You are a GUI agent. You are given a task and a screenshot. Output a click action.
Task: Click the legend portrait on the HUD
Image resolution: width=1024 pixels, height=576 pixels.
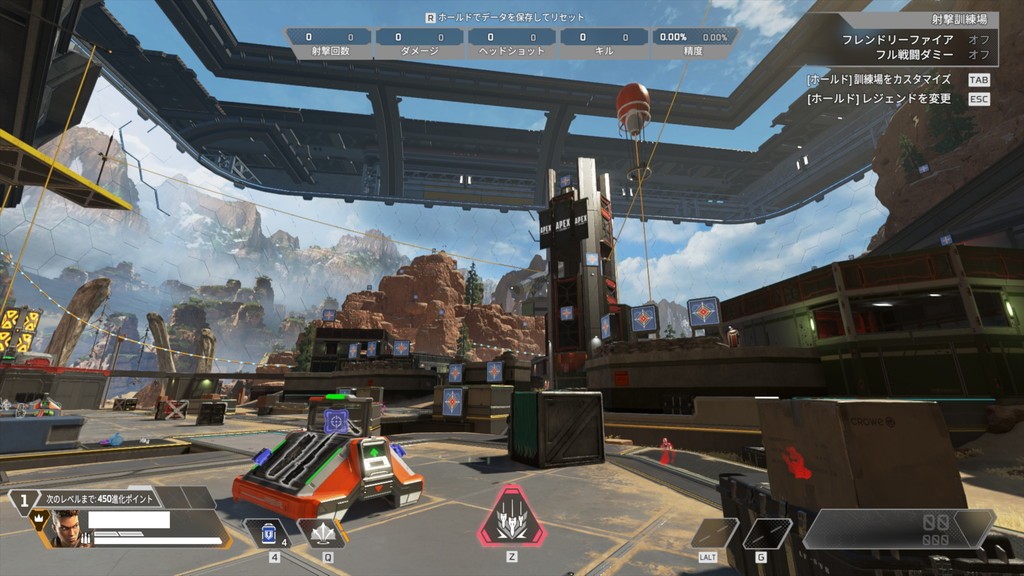(65, 528)
